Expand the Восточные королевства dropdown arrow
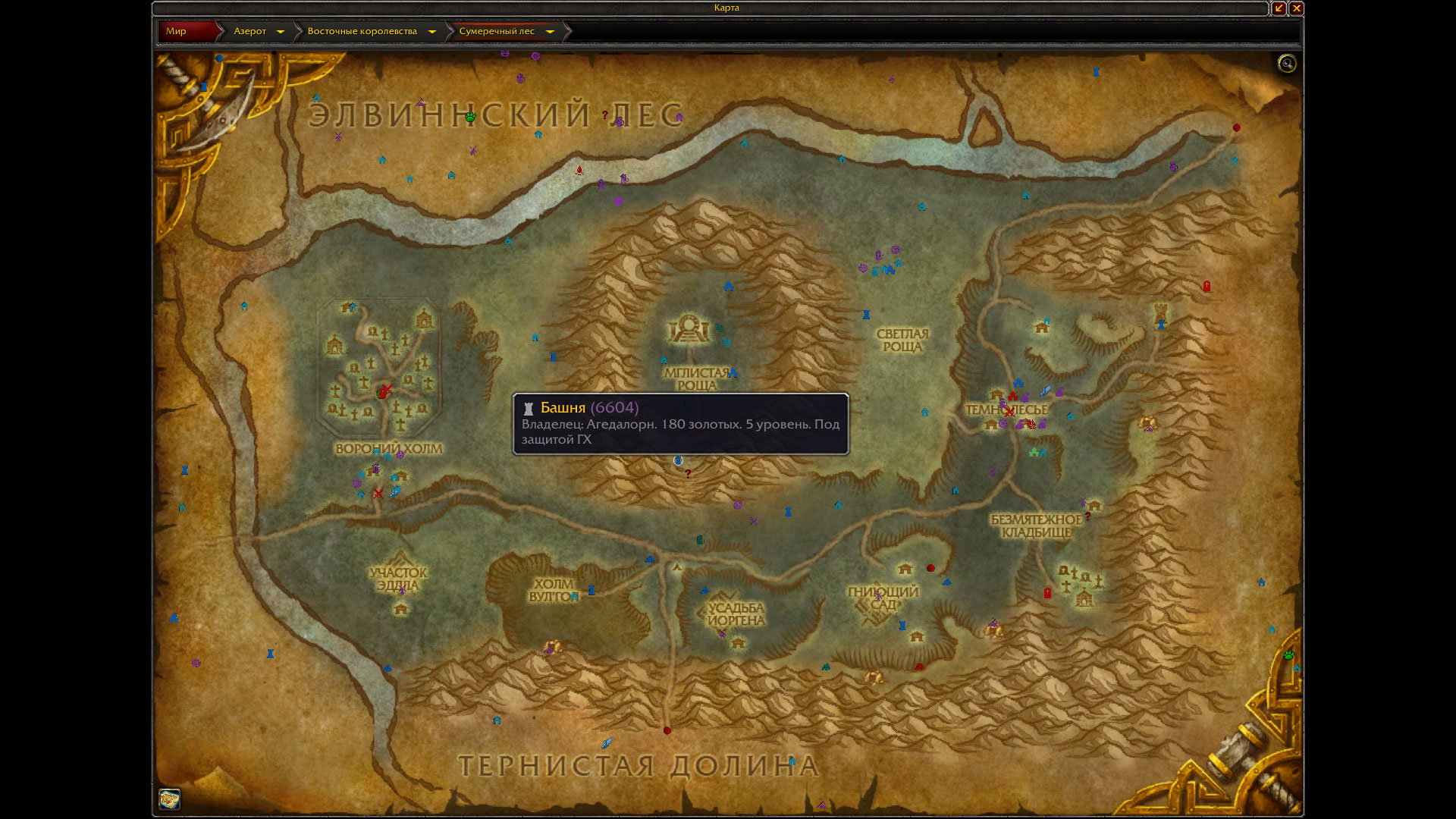The width and height of the screenshot is (1456, 819). tap(432, 32)
